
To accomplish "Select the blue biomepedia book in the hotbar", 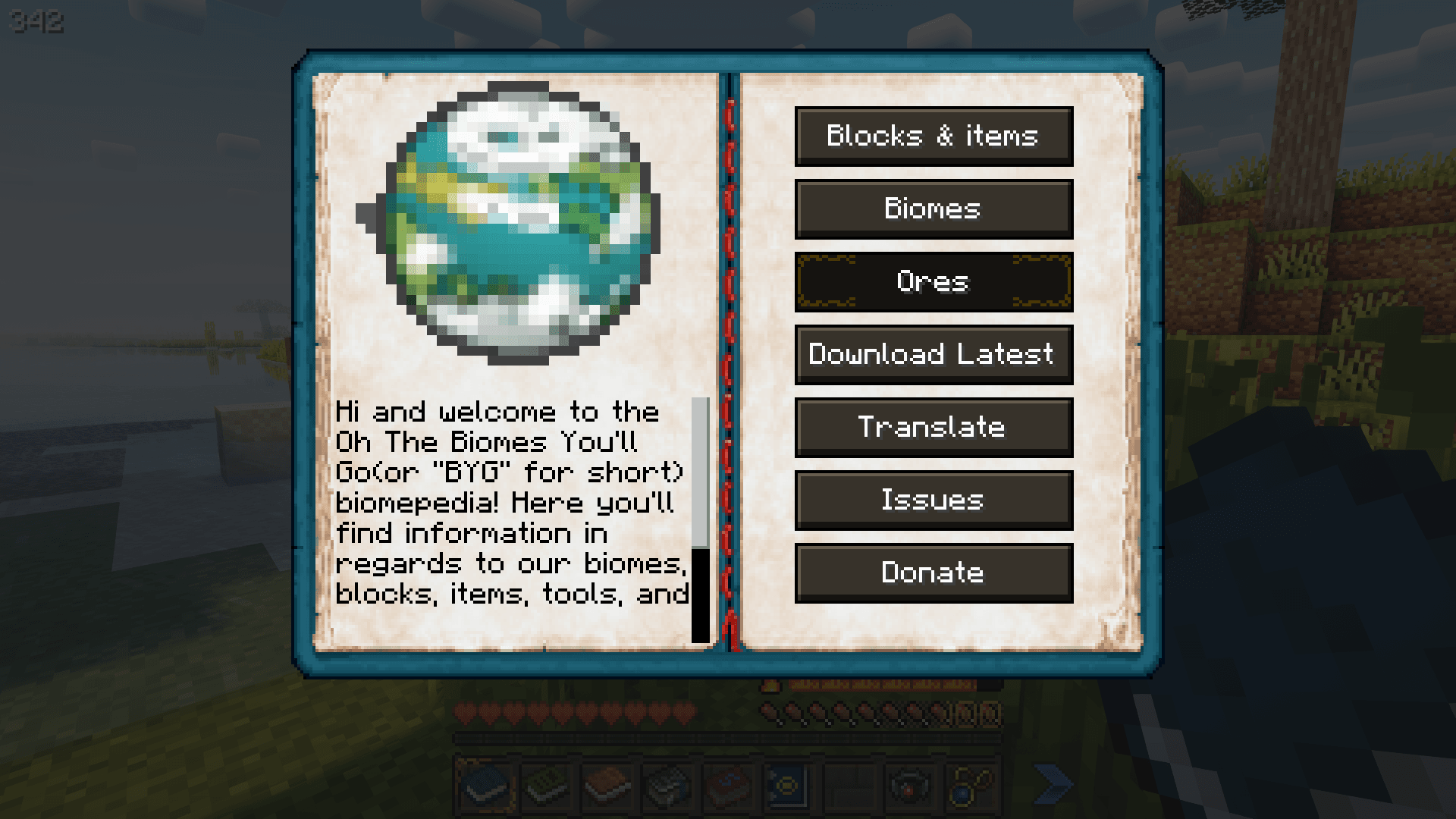I will click(x=485, y=786).
